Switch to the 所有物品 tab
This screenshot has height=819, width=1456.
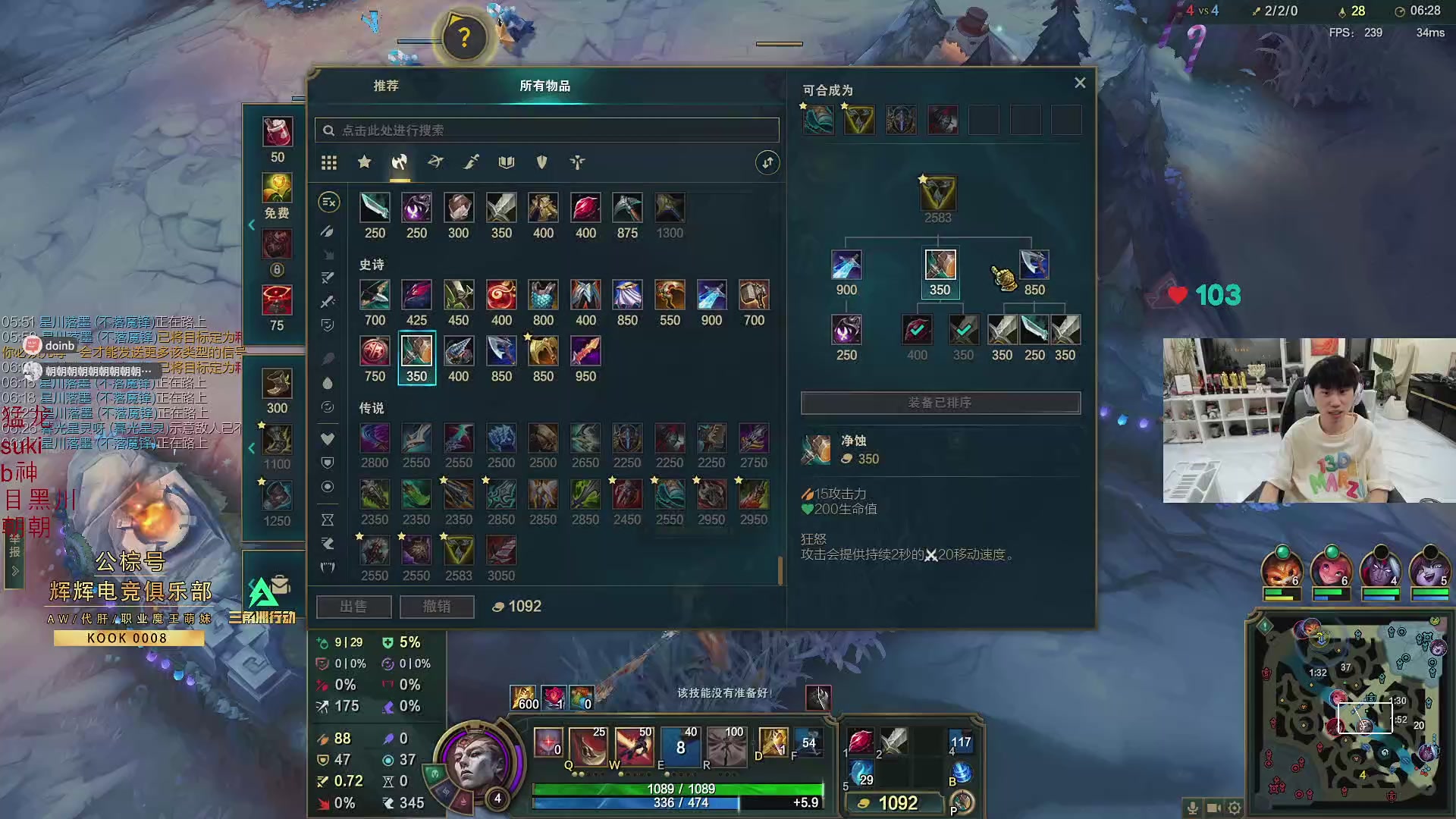point(544,86)
